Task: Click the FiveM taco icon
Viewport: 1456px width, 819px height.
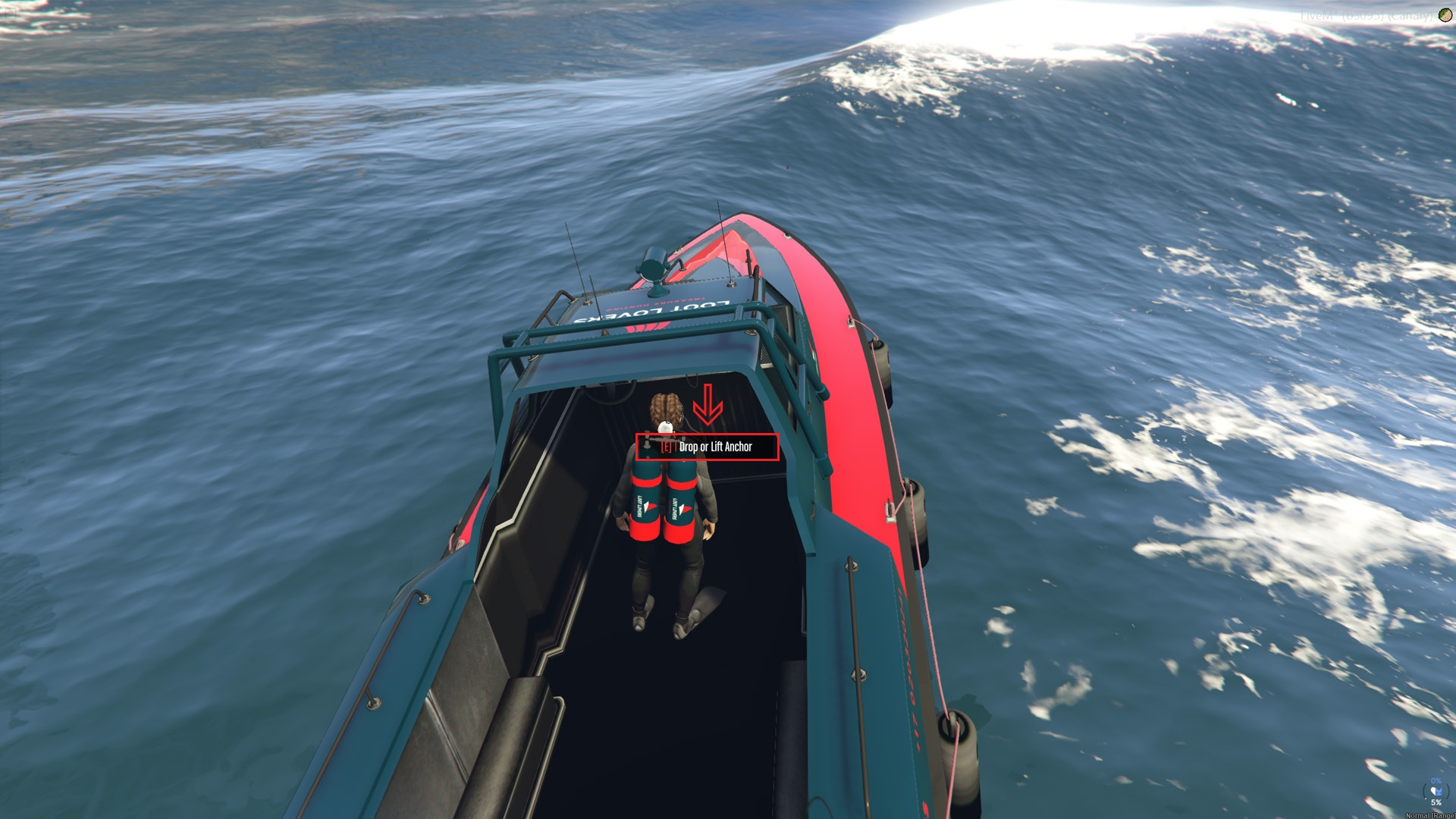Action: coord(1445,15)
